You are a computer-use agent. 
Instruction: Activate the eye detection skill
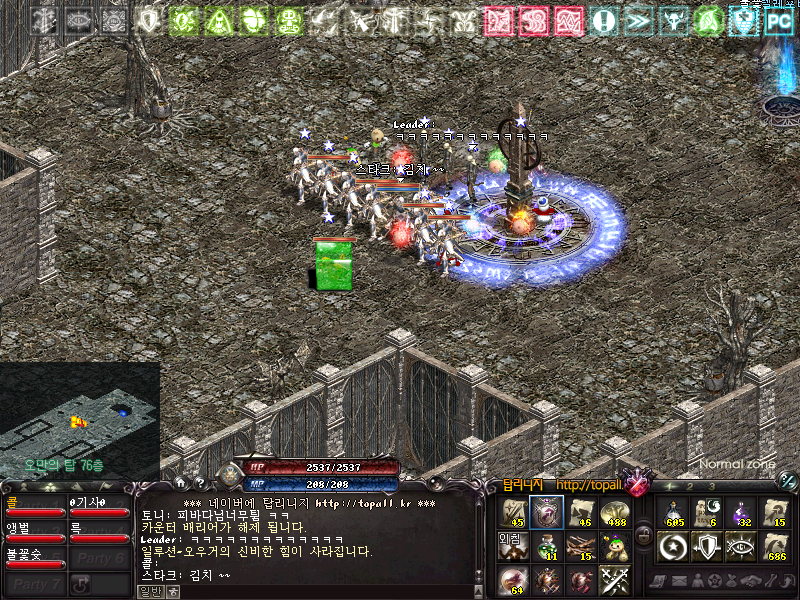(742, 546)
